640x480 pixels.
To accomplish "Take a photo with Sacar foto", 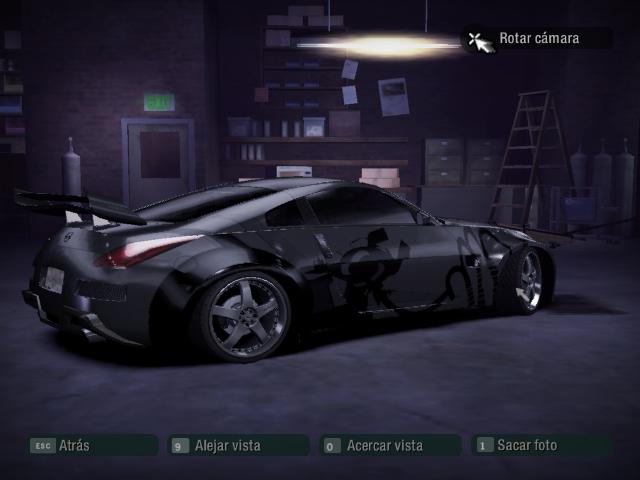I will coord(543,445).
